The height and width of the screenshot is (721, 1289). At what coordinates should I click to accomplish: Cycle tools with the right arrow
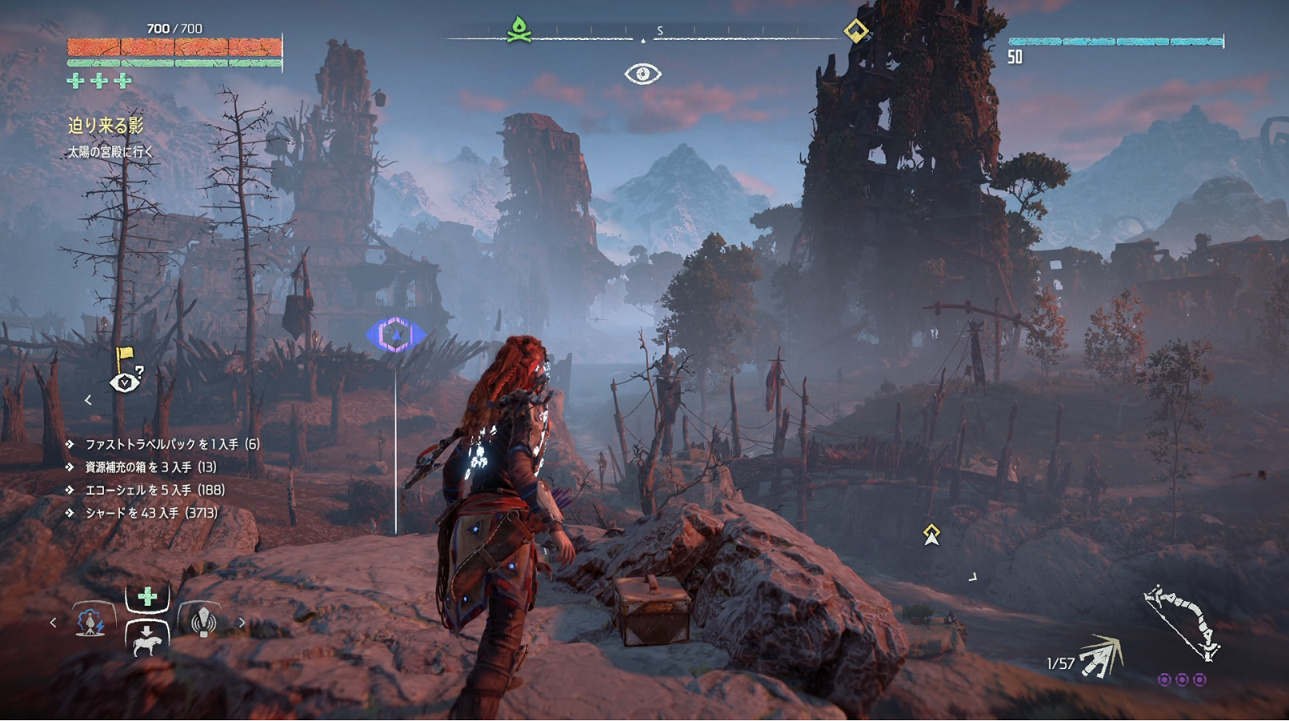(x=241, y=623)
